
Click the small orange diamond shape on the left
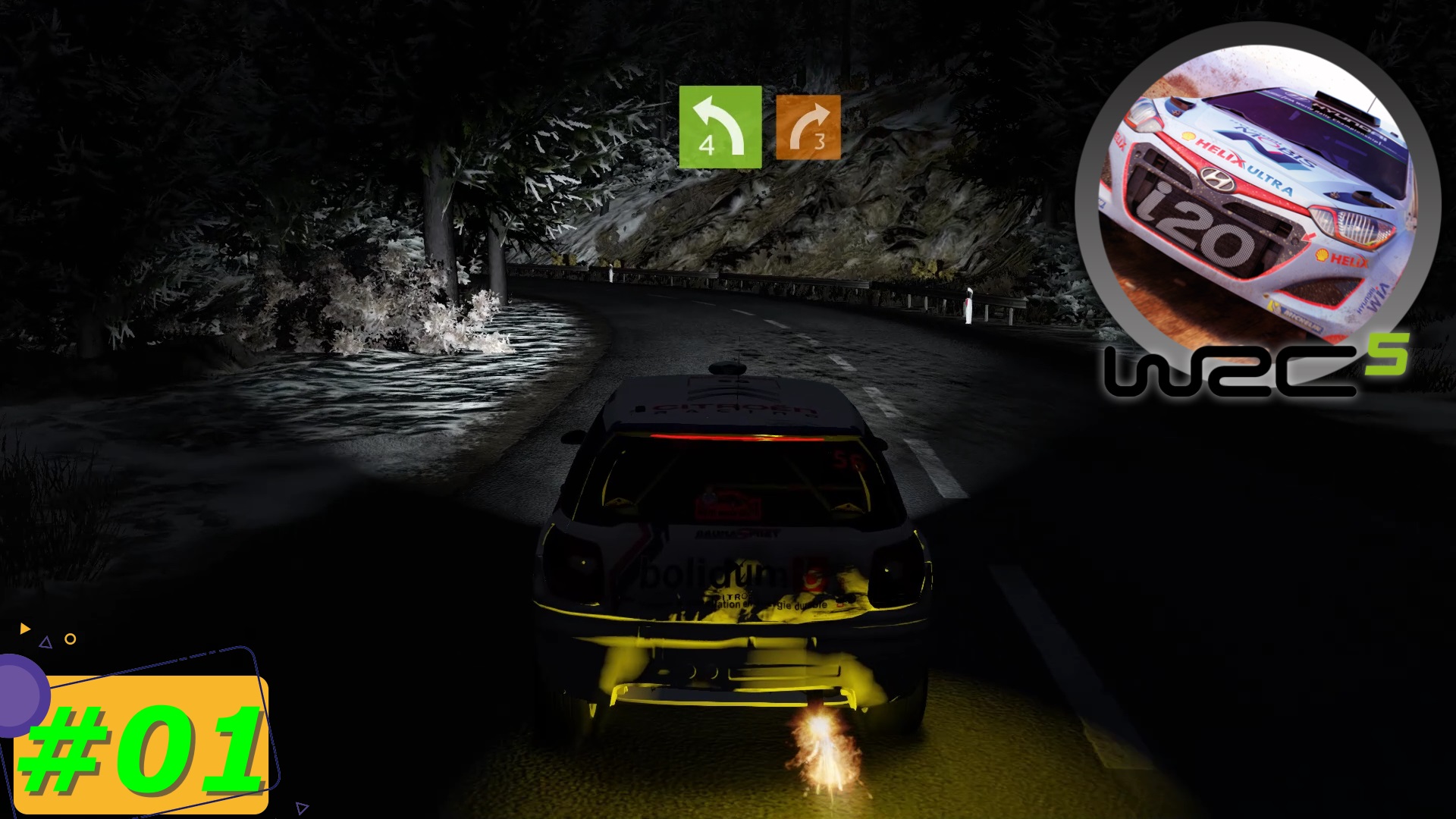(x=70, y=639)
